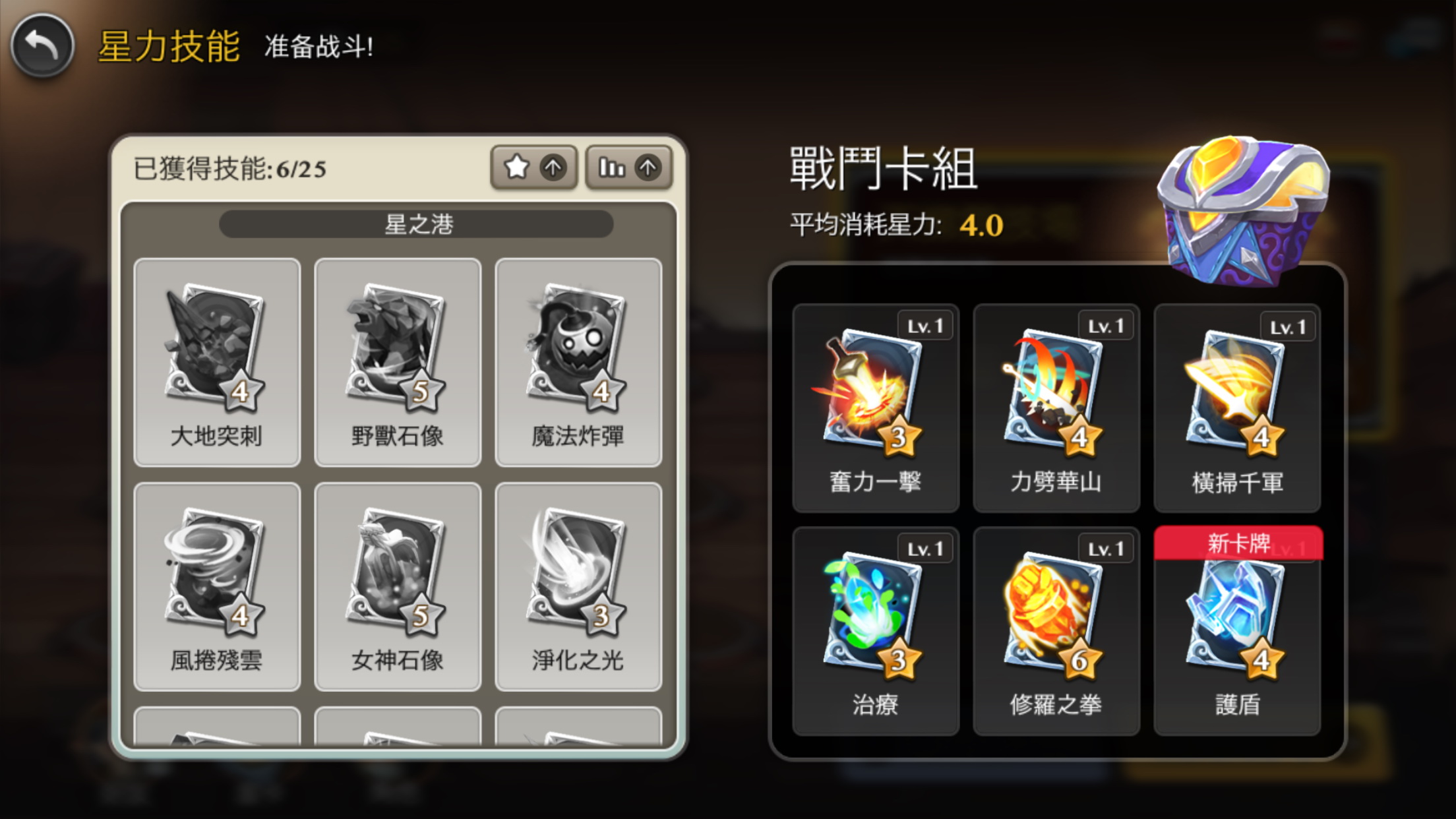Collapse the 星之港 region header
Viewport: 1456px width, 819px height.
pyautogui.click(x=416, y=224)
